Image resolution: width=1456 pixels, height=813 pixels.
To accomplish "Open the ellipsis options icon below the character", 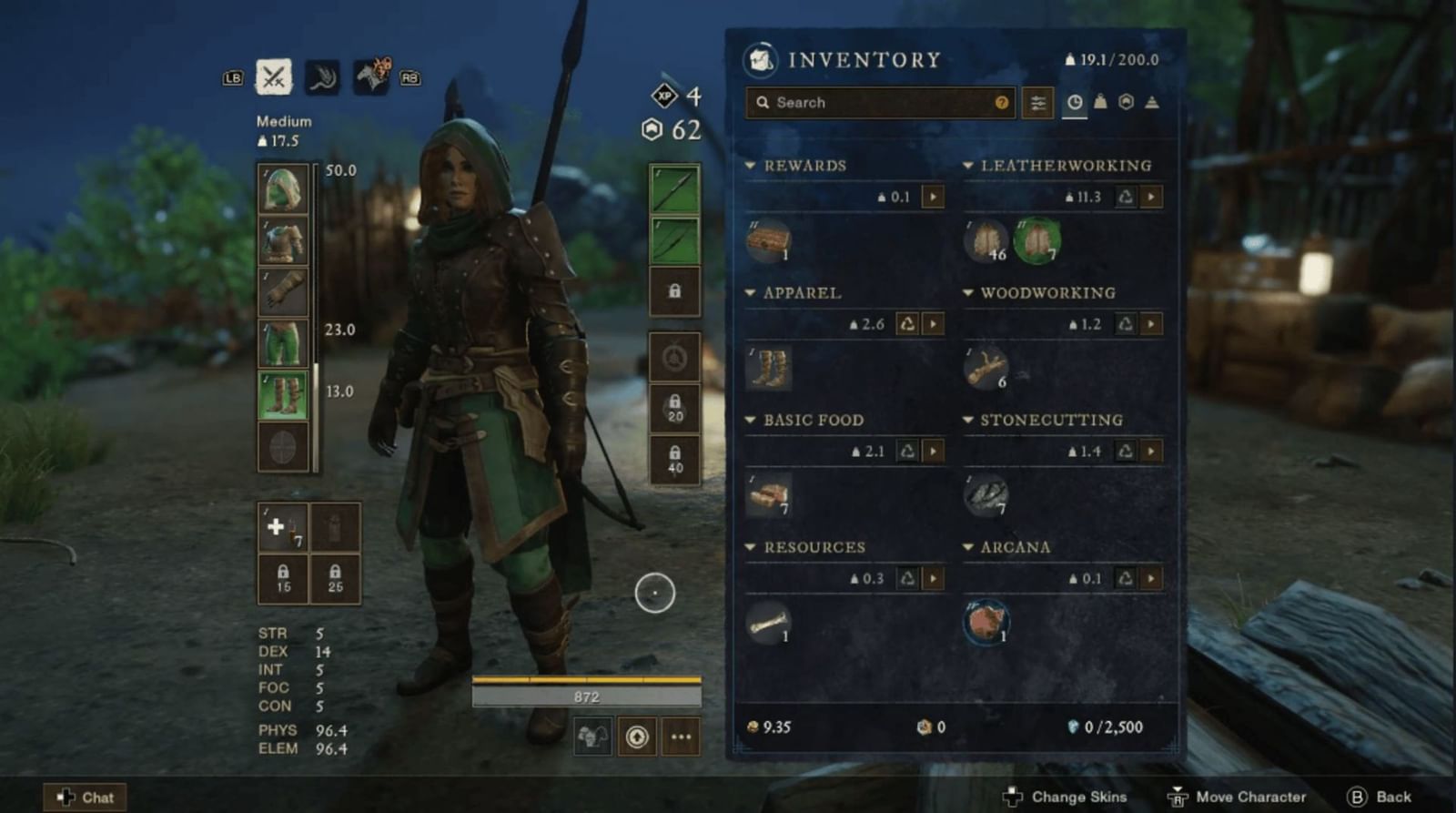I will (x=680, y=737).
